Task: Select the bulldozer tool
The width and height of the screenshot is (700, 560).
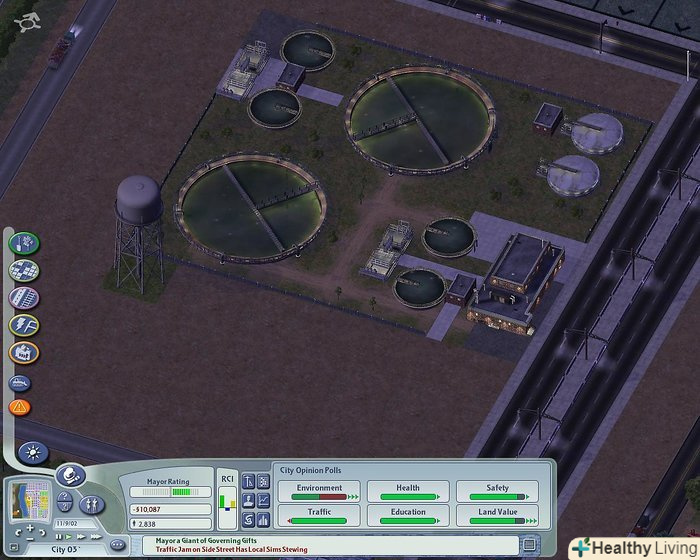Action: pyautogui.click(x=21, y=382)
